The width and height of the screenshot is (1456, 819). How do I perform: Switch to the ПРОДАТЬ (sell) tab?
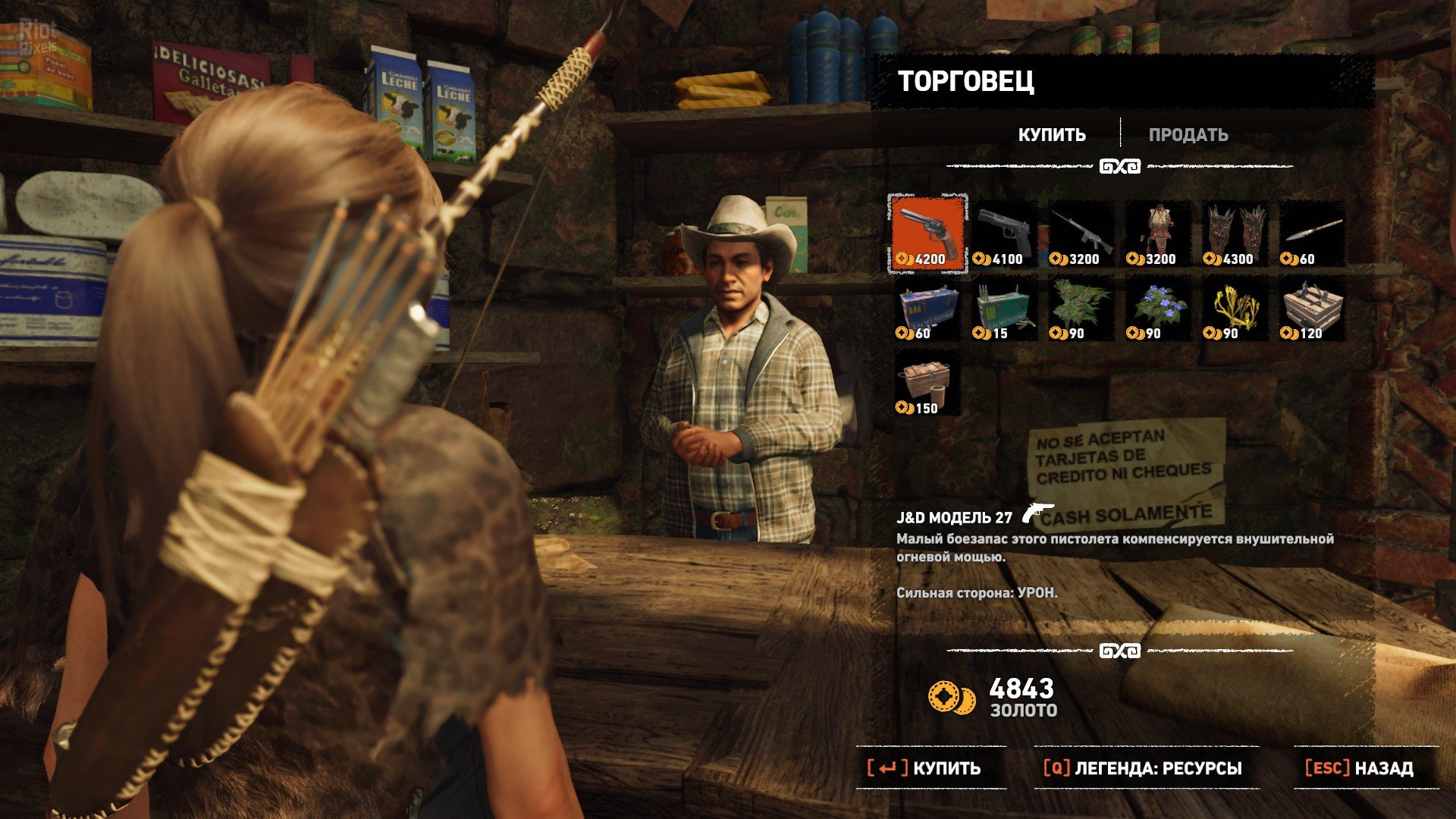(1188, 135)
